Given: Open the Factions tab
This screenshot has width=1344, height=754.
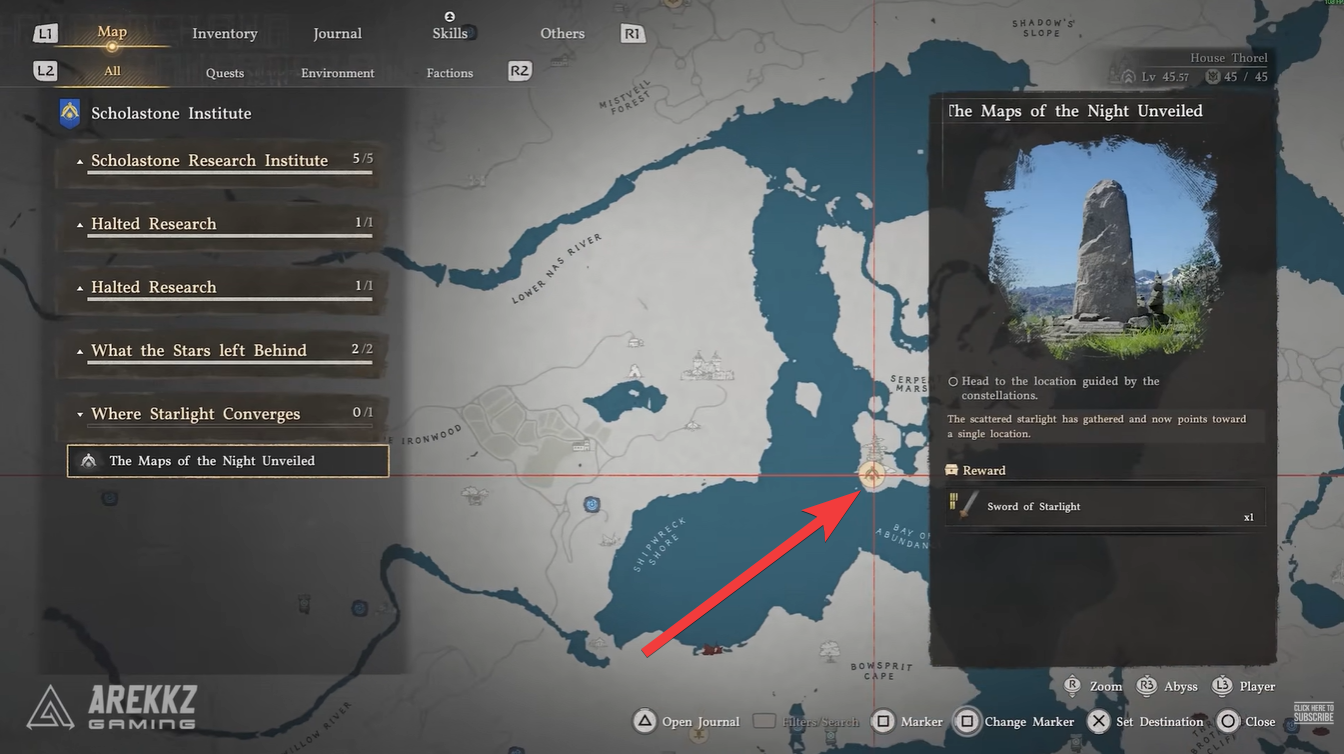Looking at the screenshot, I should tap(449, 72).
